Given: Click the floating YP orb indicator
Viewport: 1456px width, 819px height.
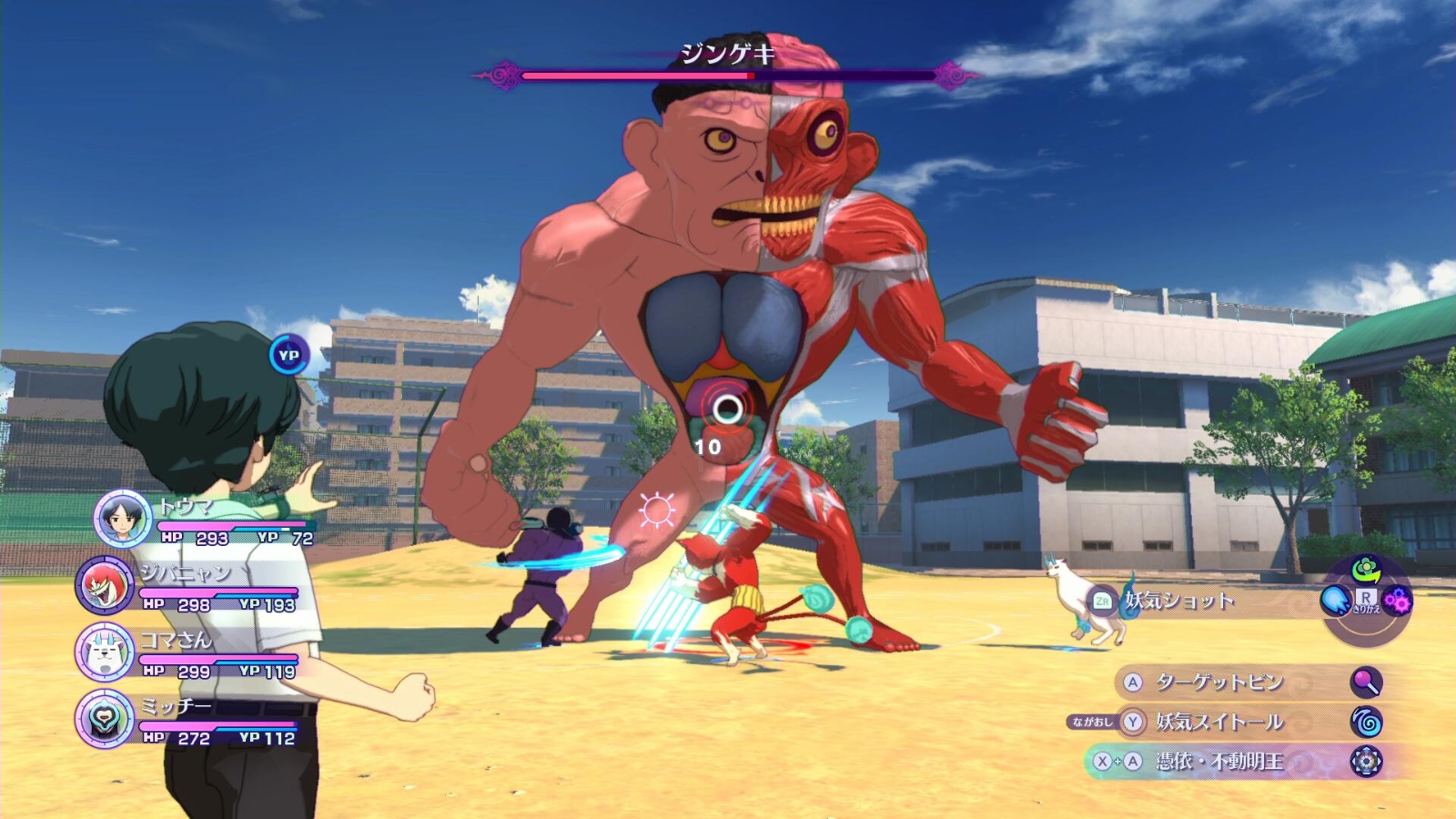Looking at the screenshot, I should pyautogui.click(x=288, y=355).
